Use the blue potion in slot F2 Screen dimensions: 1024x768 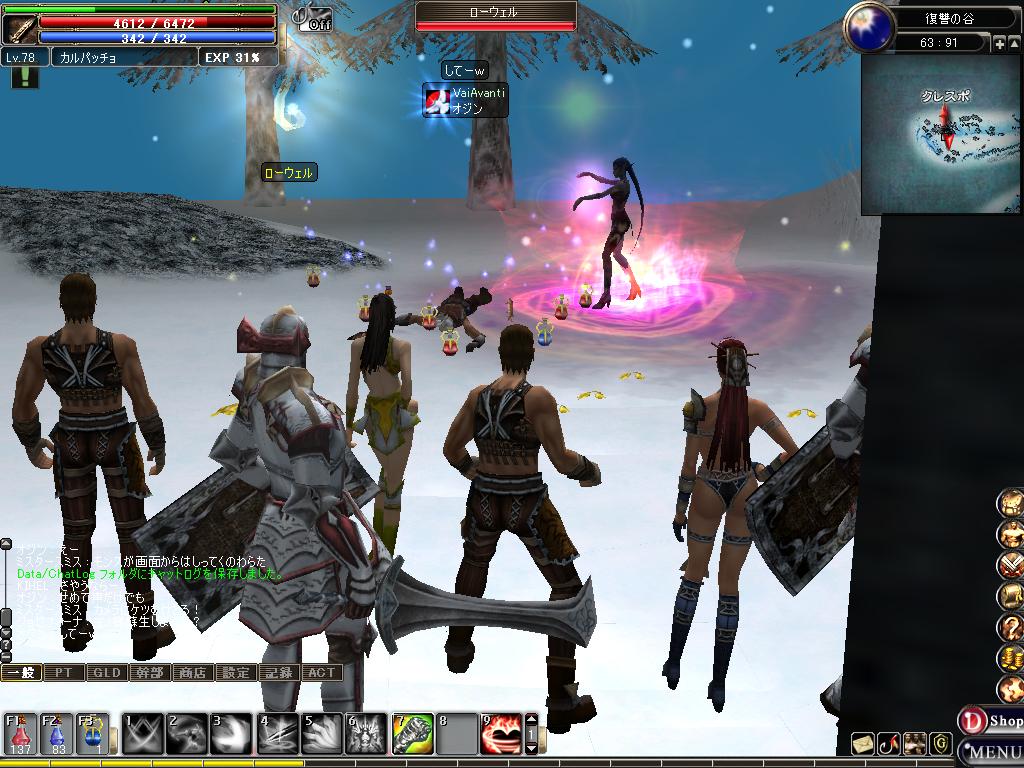tap(57, 734)
